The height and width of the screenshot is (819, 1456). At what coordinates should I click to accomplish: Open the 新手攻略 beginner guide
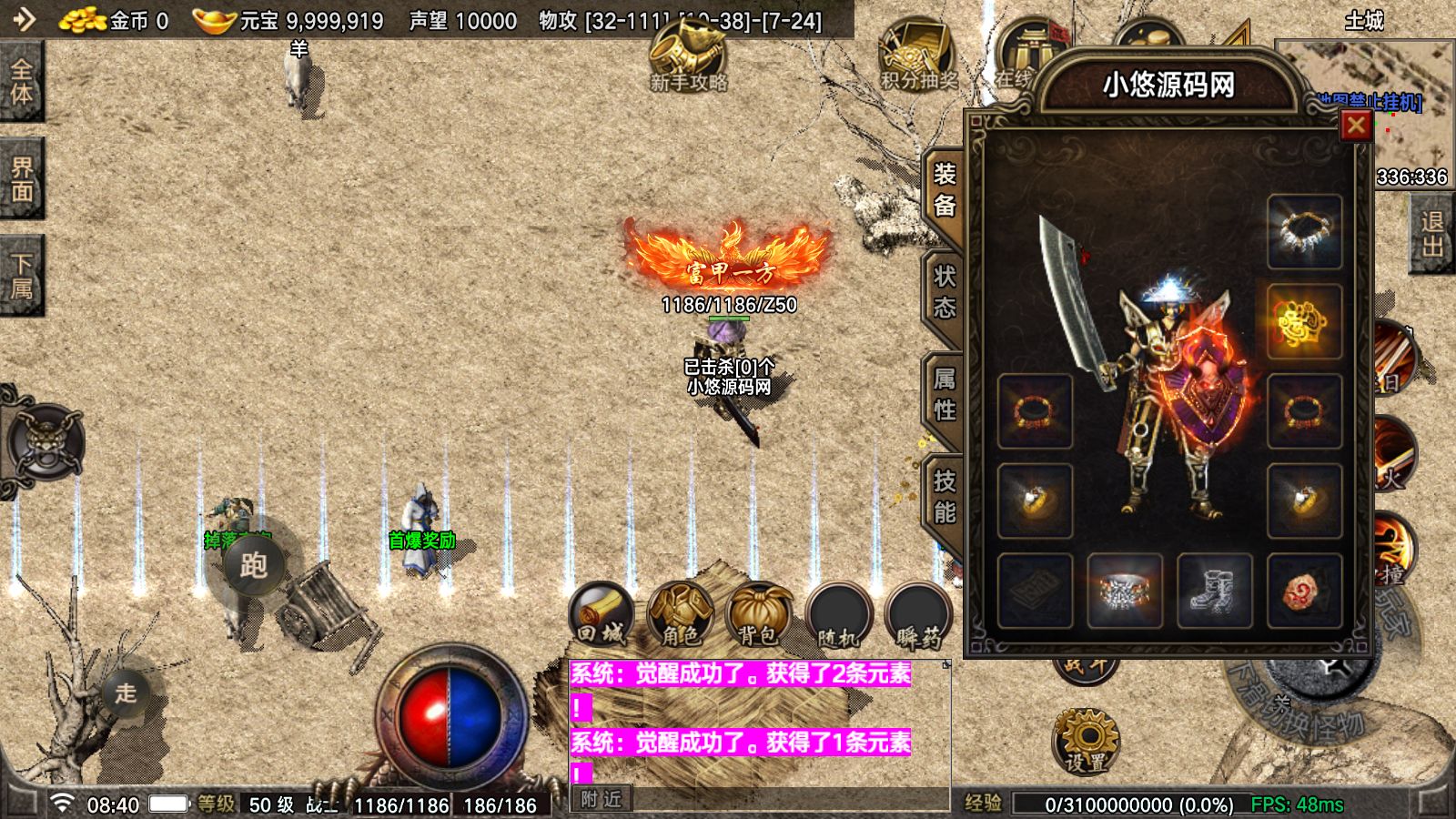point(688,55)
